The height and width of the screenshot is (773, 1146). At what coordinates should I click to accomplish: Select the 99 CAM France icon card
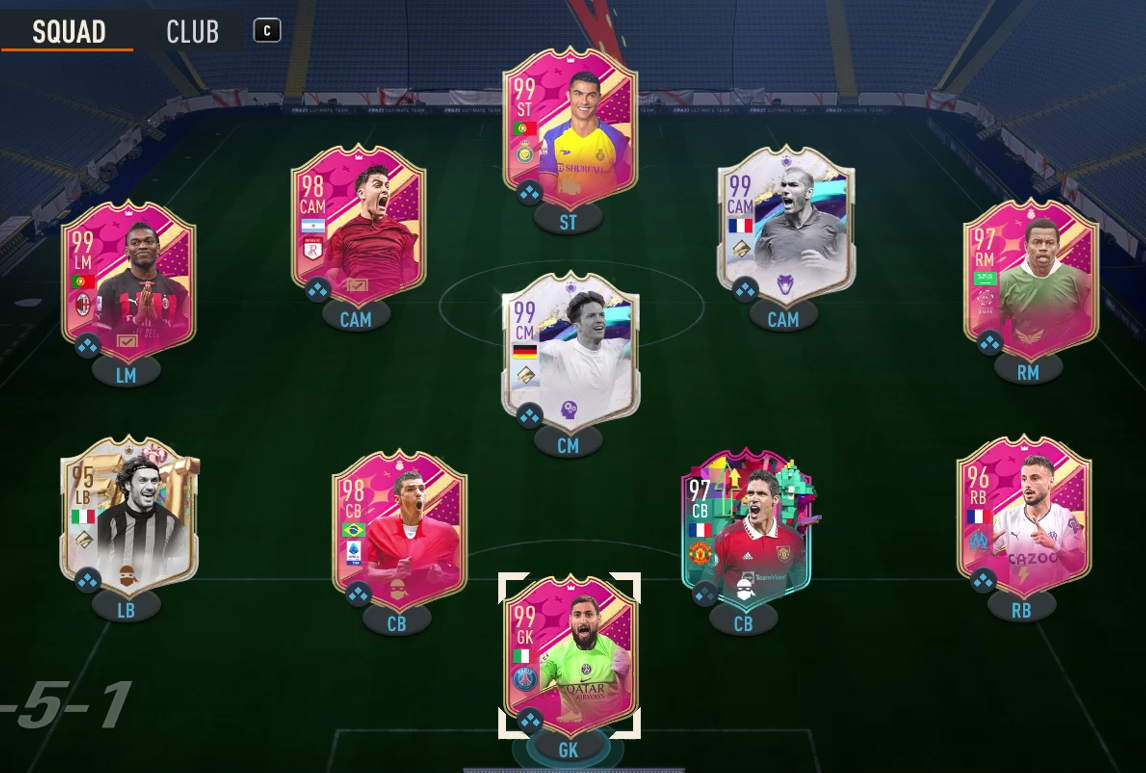pyautogui.click(x=785, y=227)
